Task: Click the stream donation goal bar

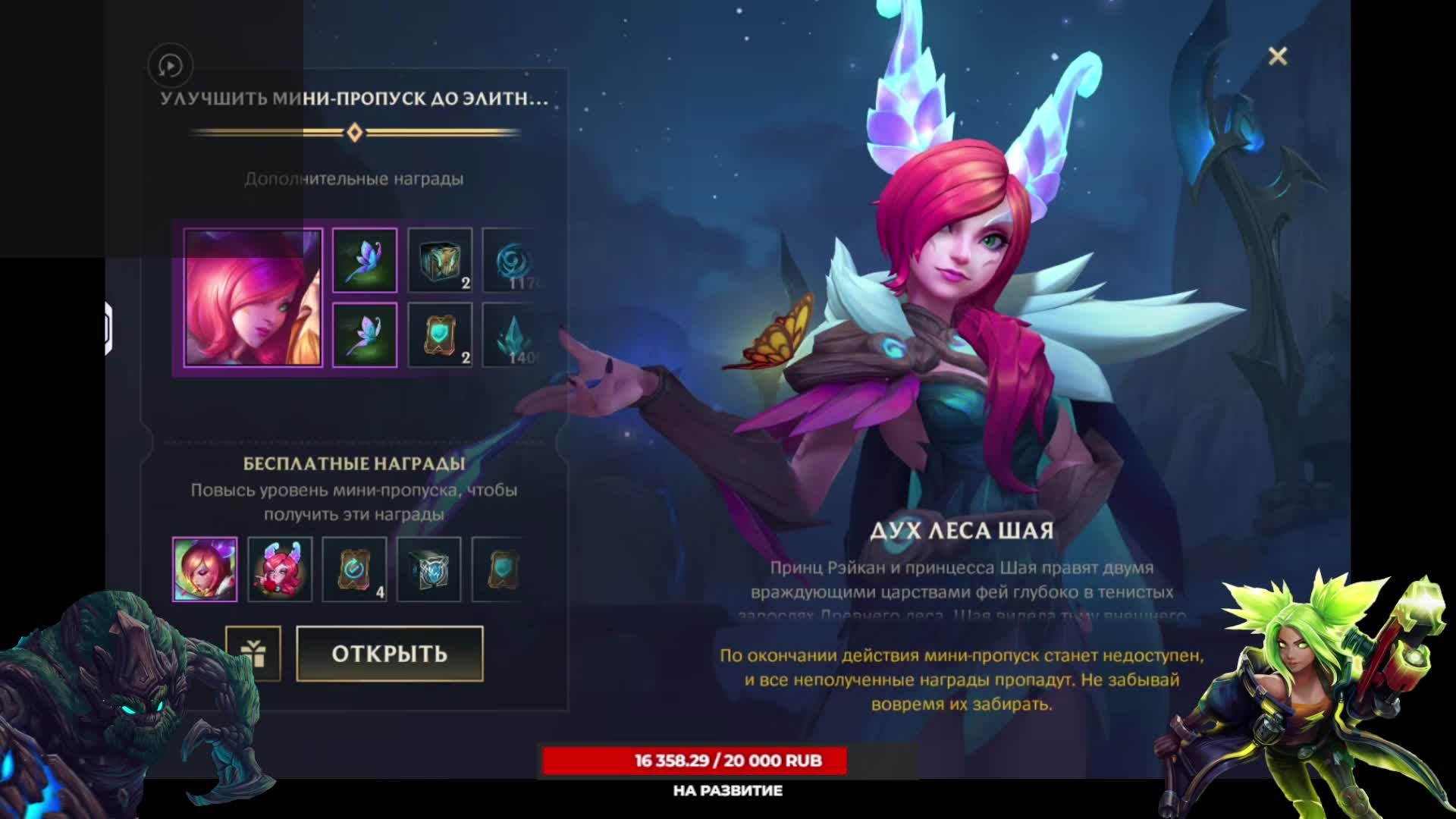Action: tap(695, 761)
